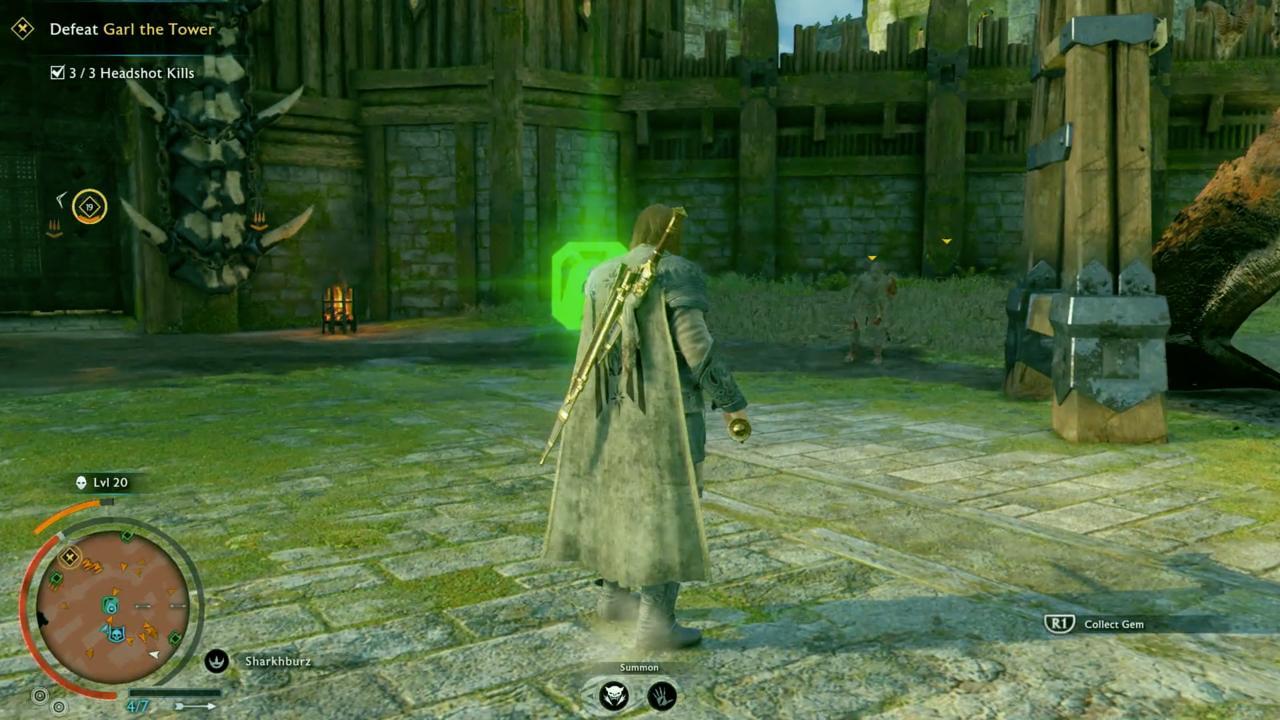
Task: Click the 4/7 arrow ammo counter
Action: point(136,704)
